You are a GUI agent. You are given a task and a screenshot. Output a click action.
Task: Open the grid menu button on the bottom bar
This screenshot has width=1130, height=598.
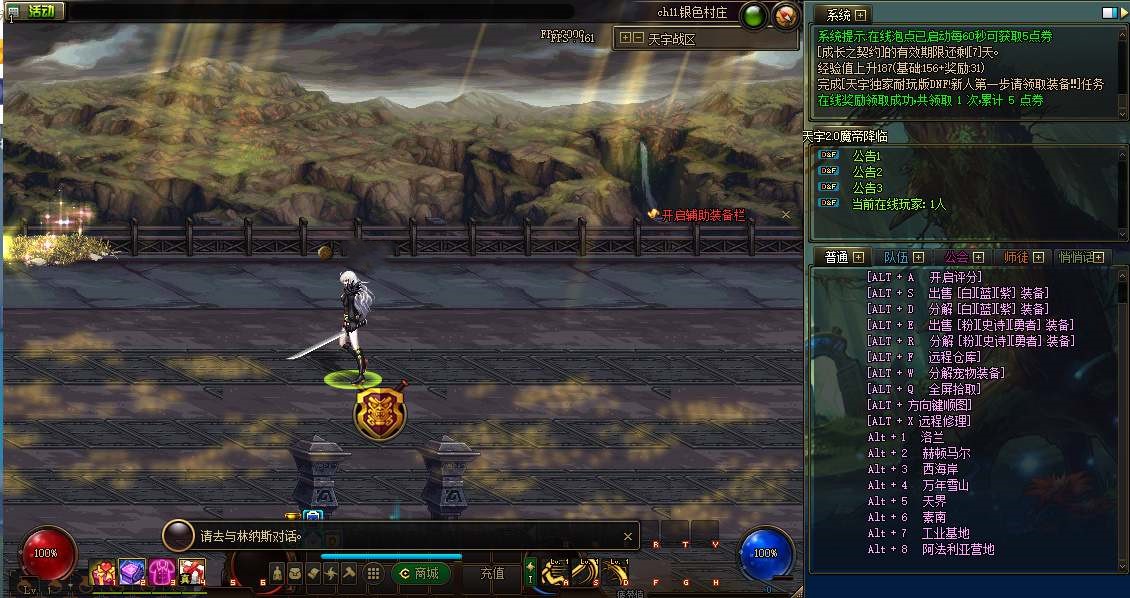[373, 573]
